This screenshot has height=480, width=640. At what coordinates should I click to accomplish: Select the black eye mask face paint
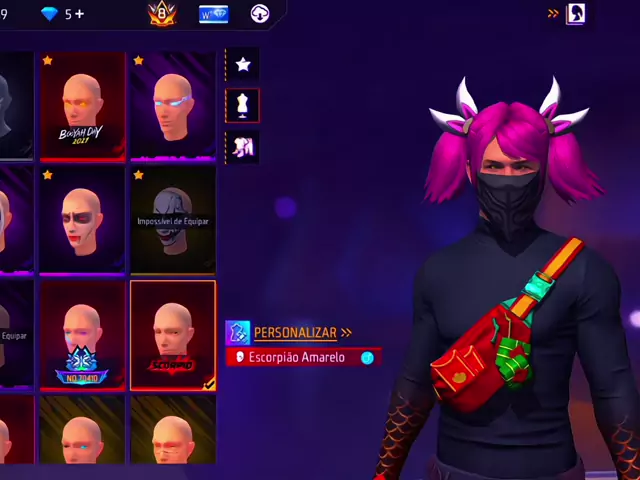82,220
